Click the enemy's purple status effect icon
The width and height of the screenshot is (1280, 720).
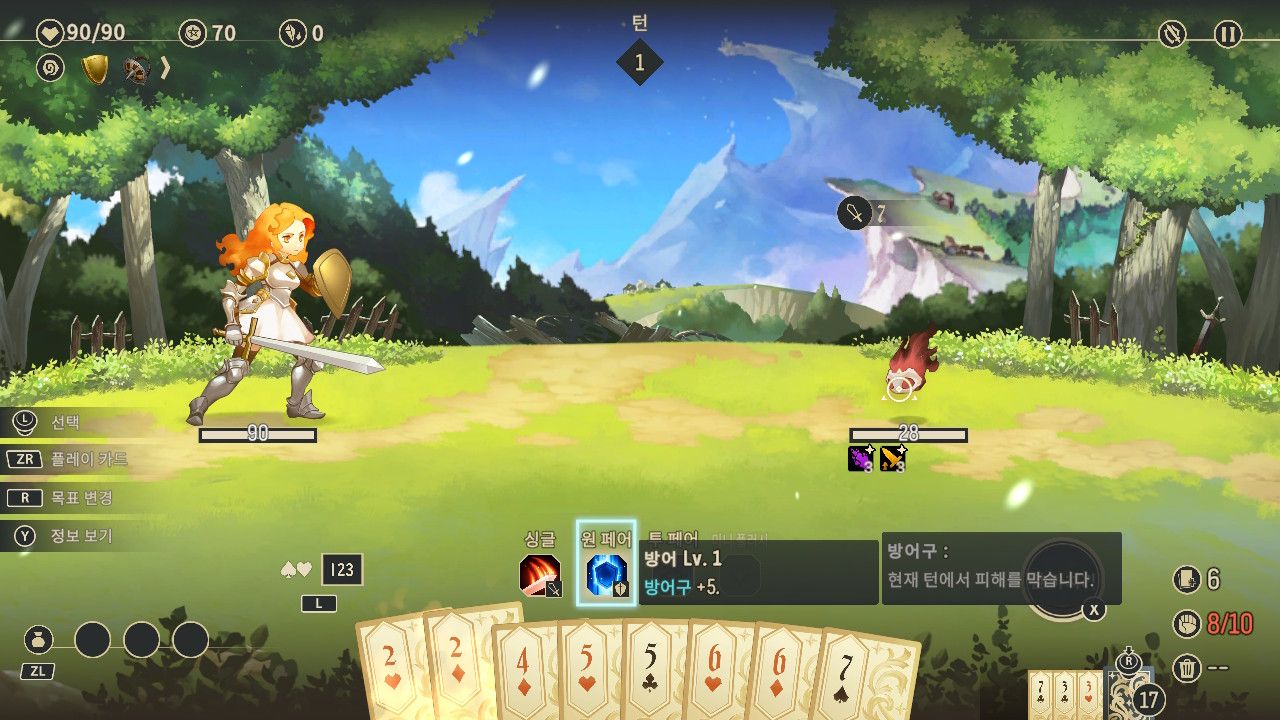(x=861, y=459)
